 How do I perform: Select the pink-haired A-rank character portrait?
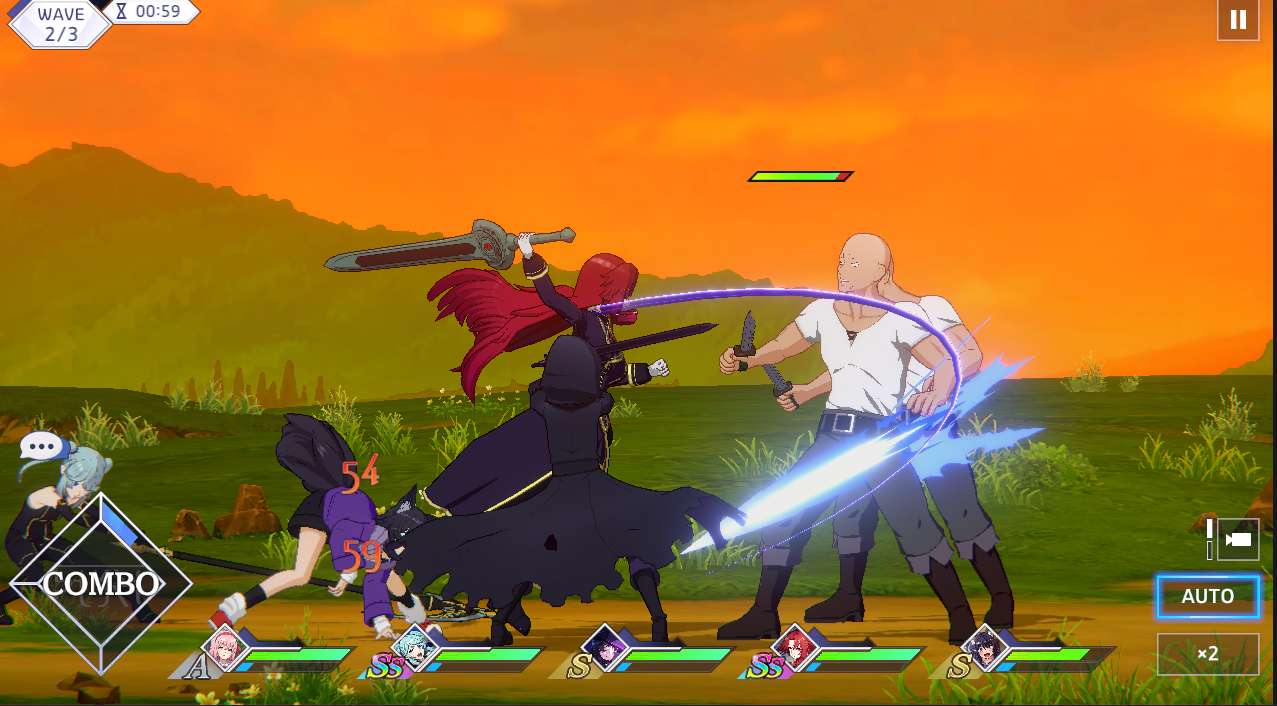pyautogui.click(x=225, y=648)
